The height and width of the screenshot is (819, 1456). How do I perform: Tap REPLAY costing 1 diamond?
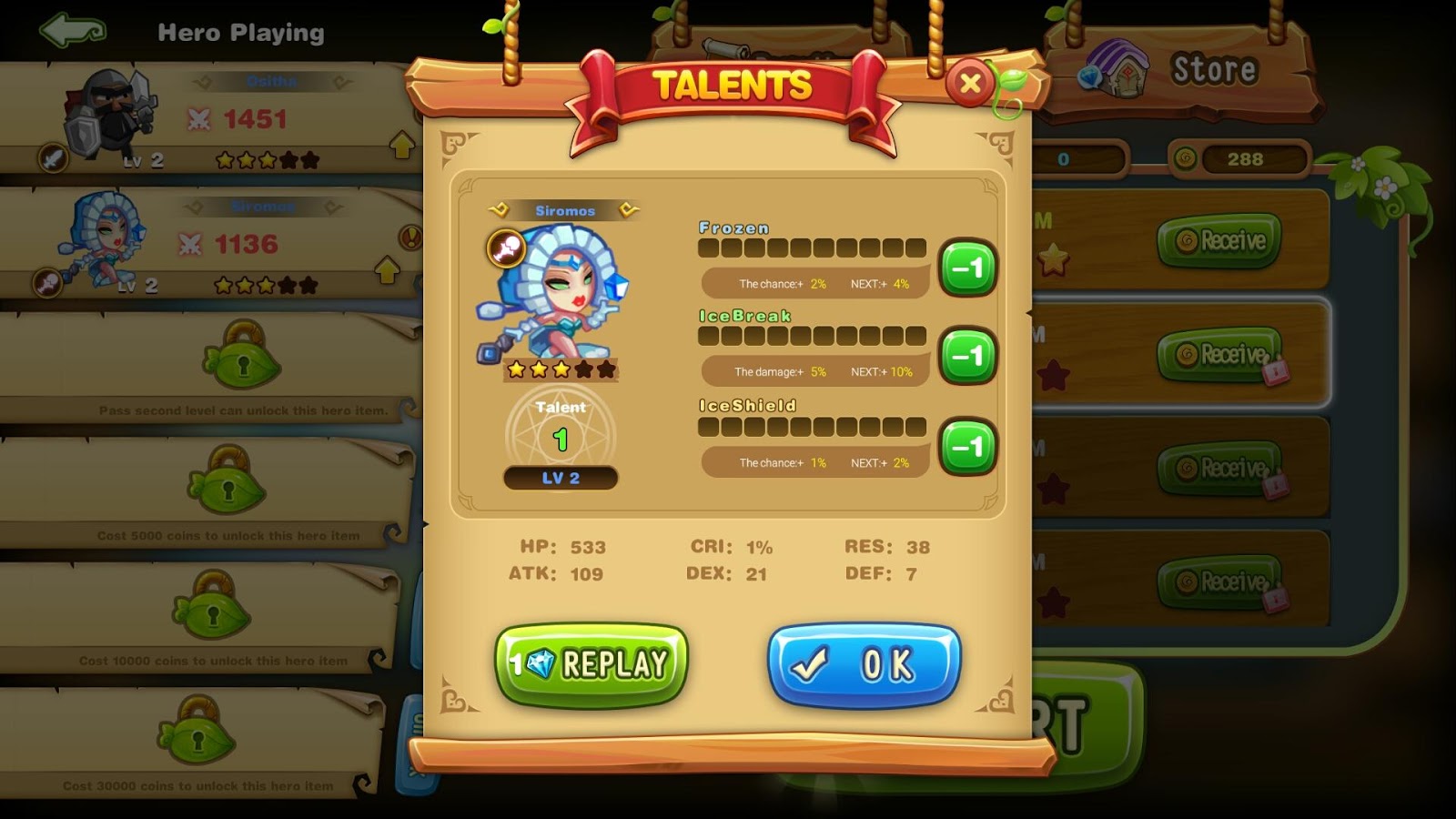(x=590, y=663)
